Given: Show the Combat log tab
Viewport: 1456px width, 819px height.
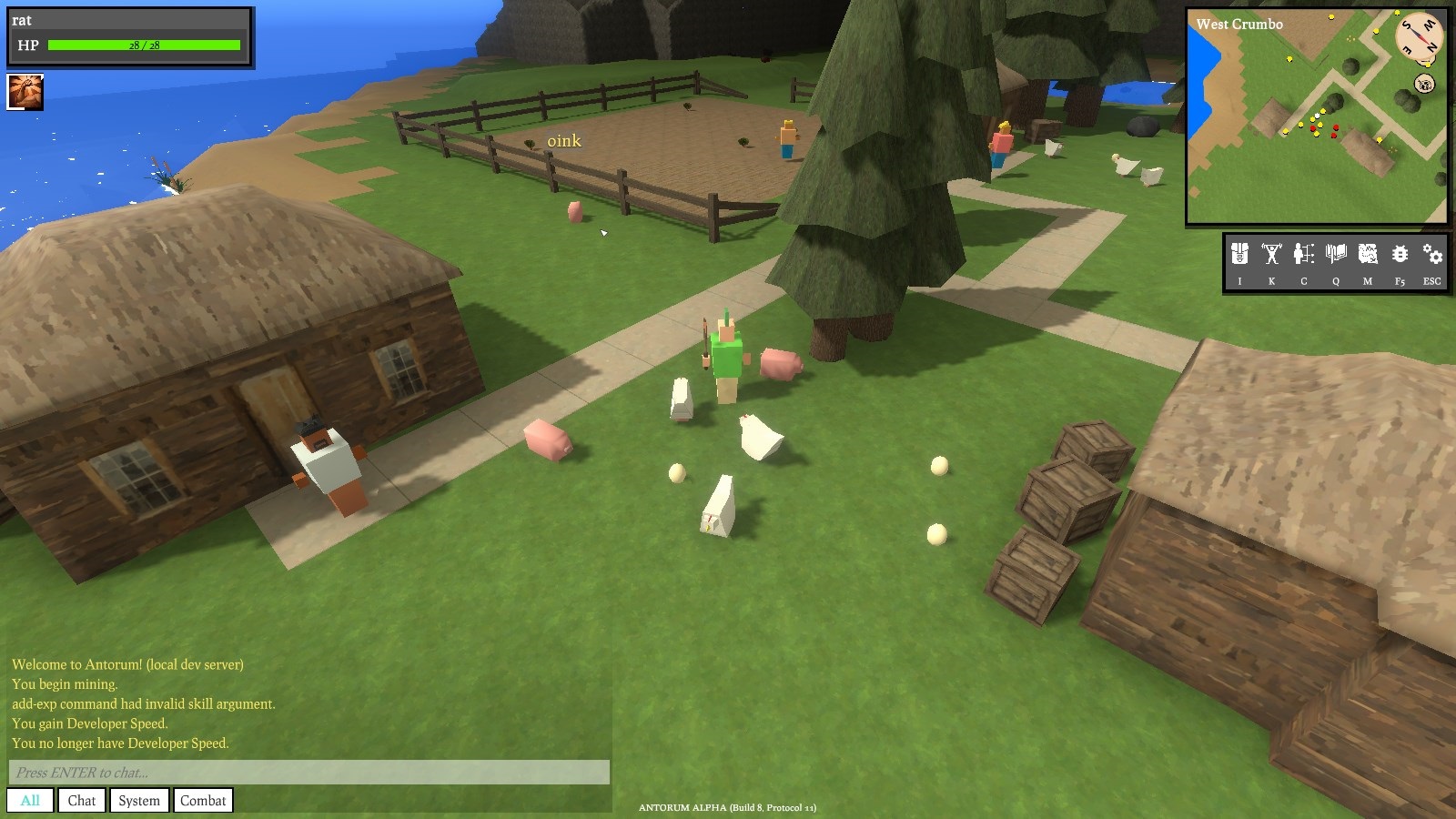Looking at the screenshot, I should point(203,801).
